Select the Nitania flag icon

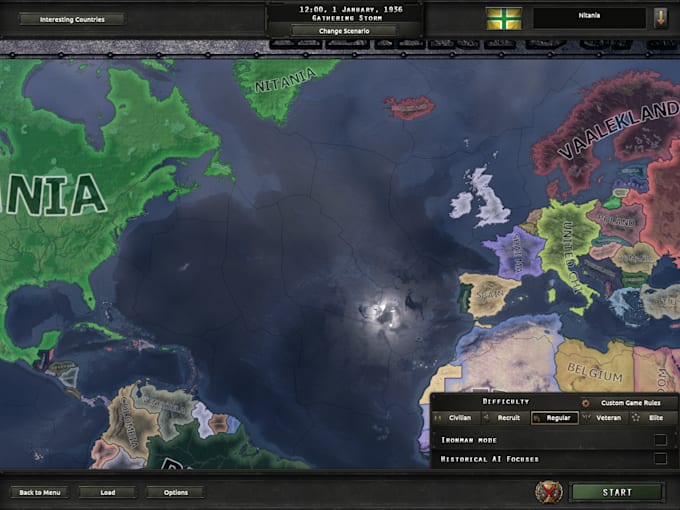tap(504, 18)
